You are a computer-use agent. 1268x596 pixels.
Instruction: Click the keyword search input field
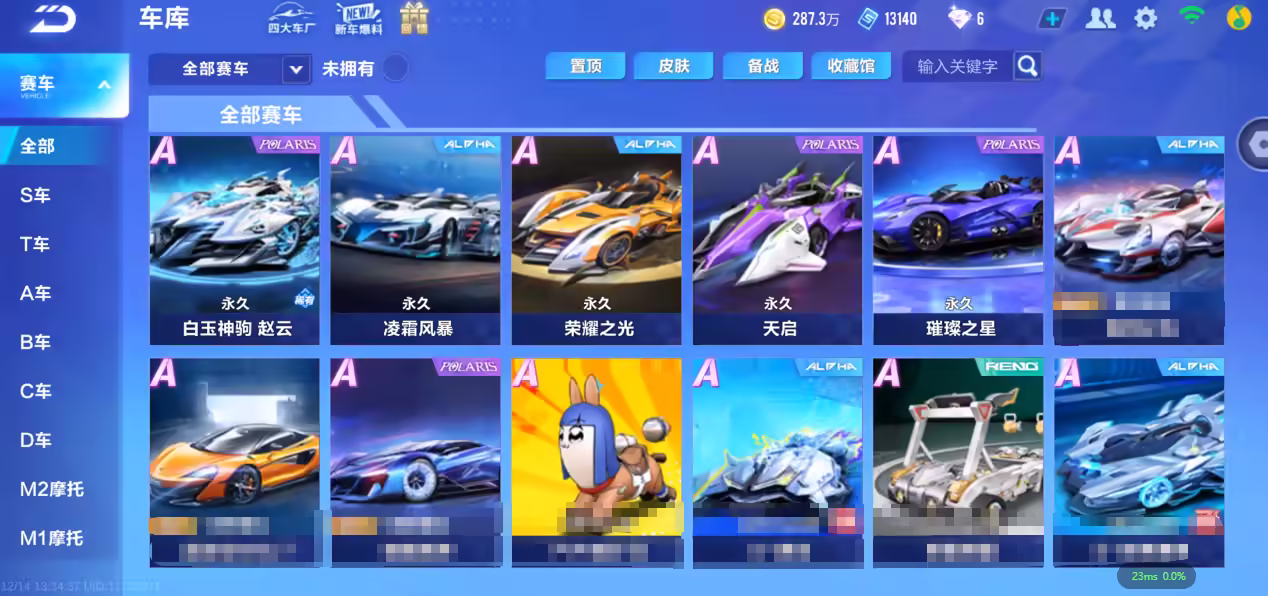click(957, 67)
